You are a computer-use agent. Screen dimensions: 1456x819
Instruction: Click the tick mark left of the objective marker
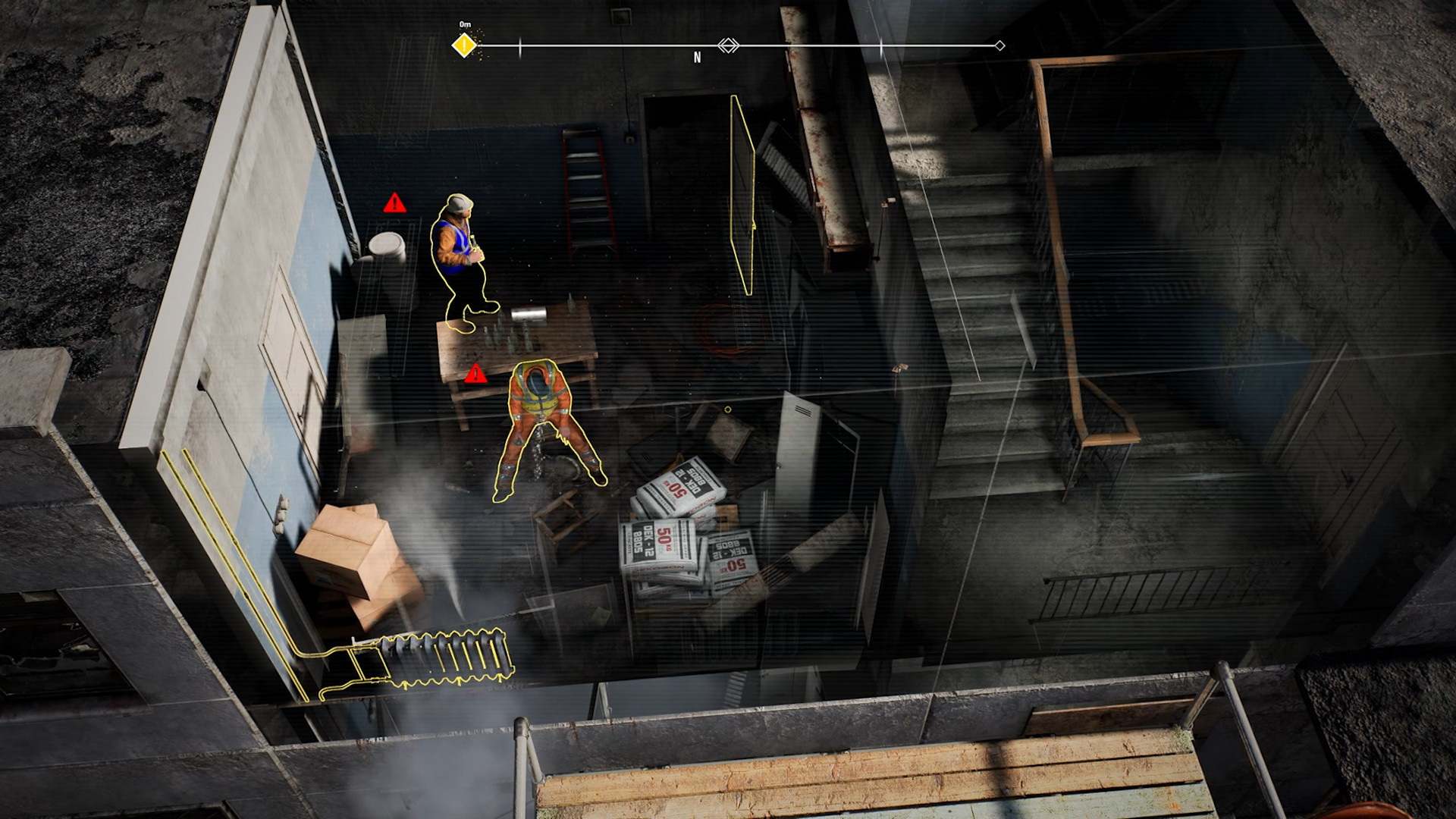click(x=519, y=46)
